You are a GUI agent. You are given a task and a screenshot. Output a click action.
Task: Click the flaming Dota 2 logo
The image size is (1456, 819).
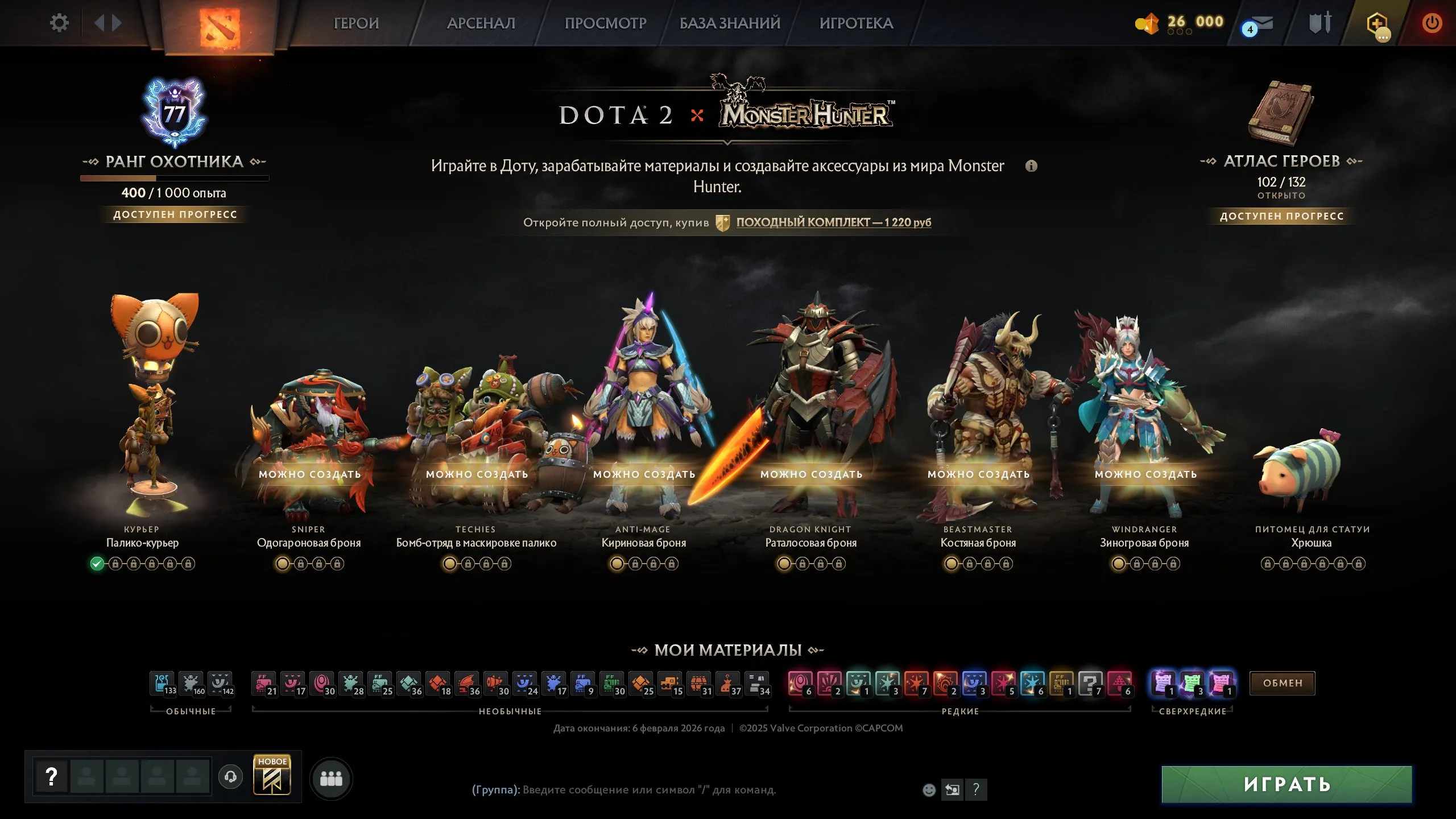[x=219, y=26]
